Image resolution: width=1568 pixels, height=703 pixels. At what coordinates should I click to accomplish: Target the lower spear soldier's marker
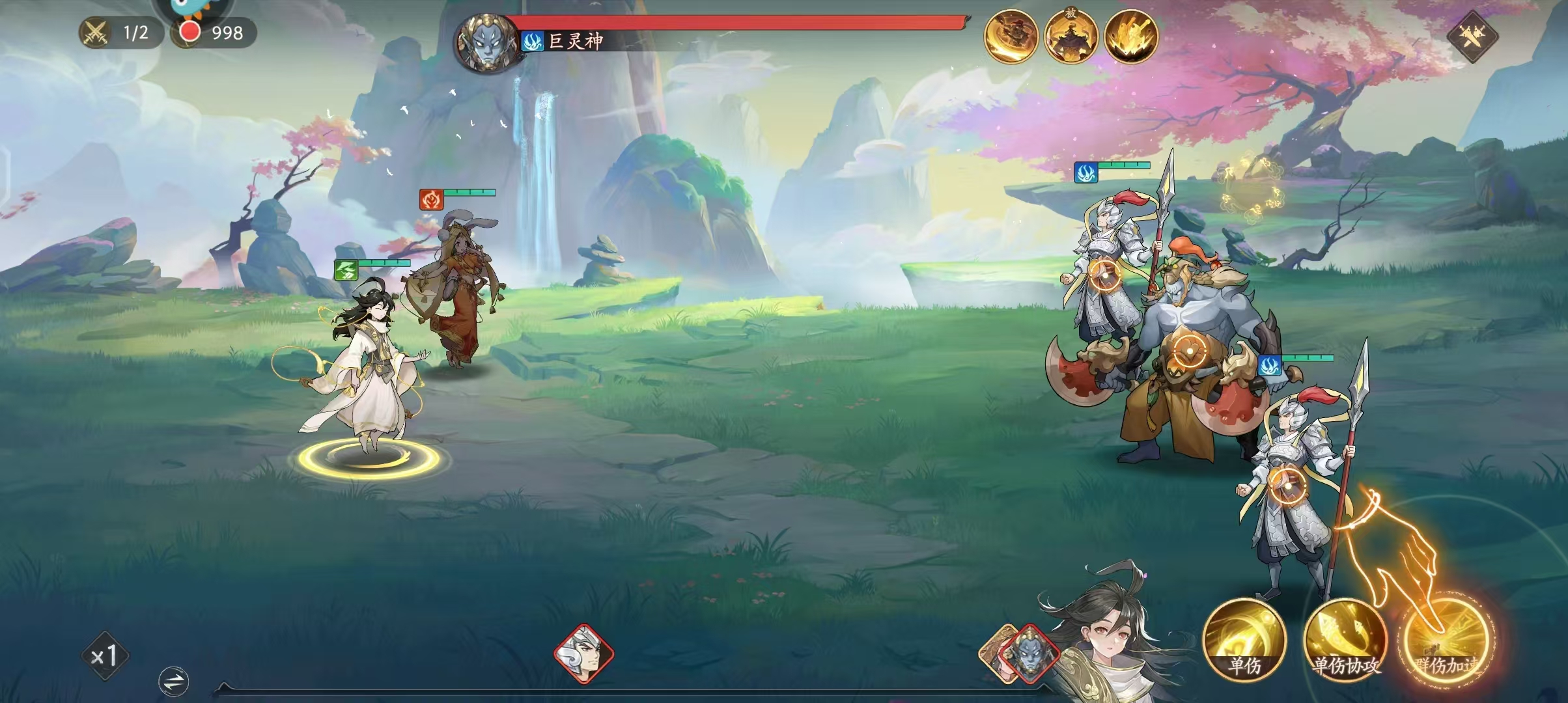coord(1287,484)
